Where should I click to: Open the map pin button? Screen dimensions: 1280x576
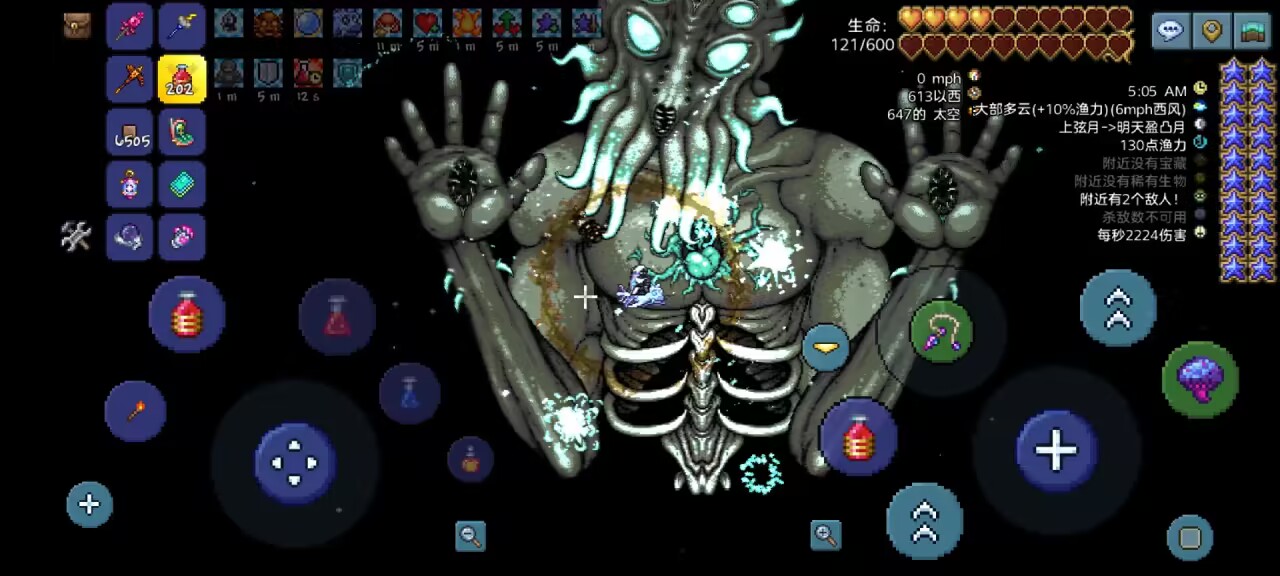[1212, 31]
